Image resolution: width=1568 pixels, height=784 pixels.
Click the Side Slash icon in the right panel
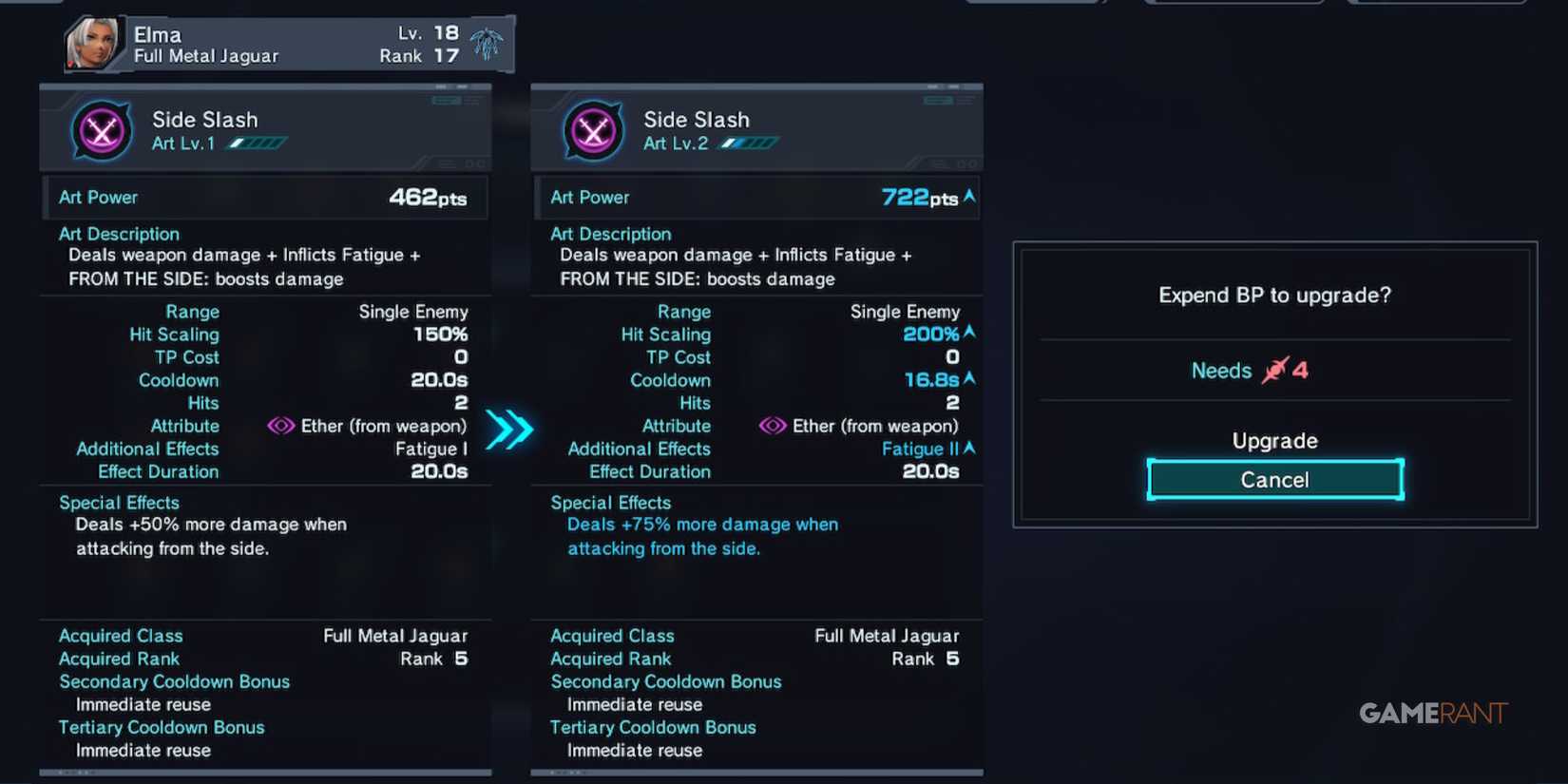pyautogui.click(x=592, y=131)
